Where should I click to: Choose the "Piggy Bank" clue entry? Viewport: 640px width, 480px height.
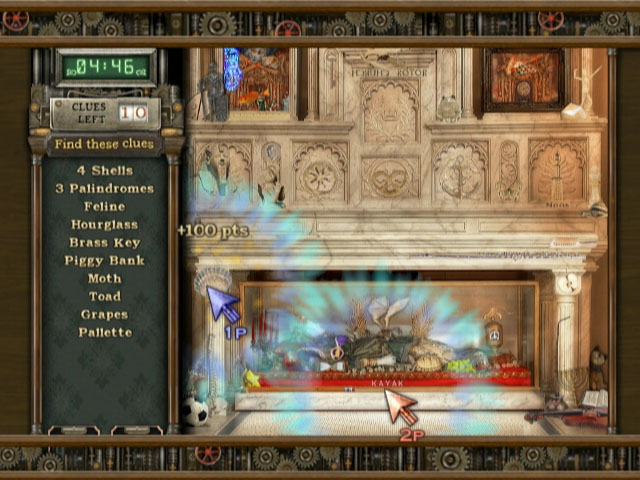click(104, 260)
